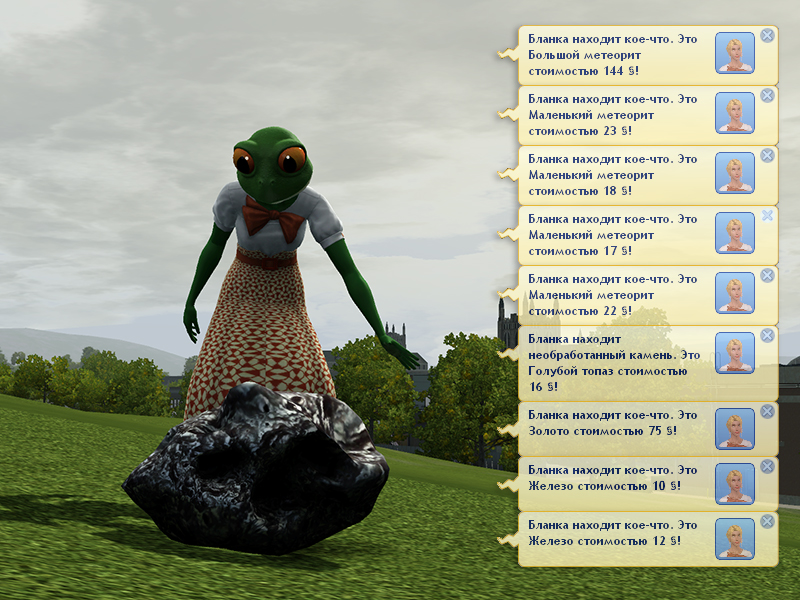Select Sim portrait in the 23 § meteorite notification
Image resolution: width=800 pixels, height=600 pixels.
735,113
